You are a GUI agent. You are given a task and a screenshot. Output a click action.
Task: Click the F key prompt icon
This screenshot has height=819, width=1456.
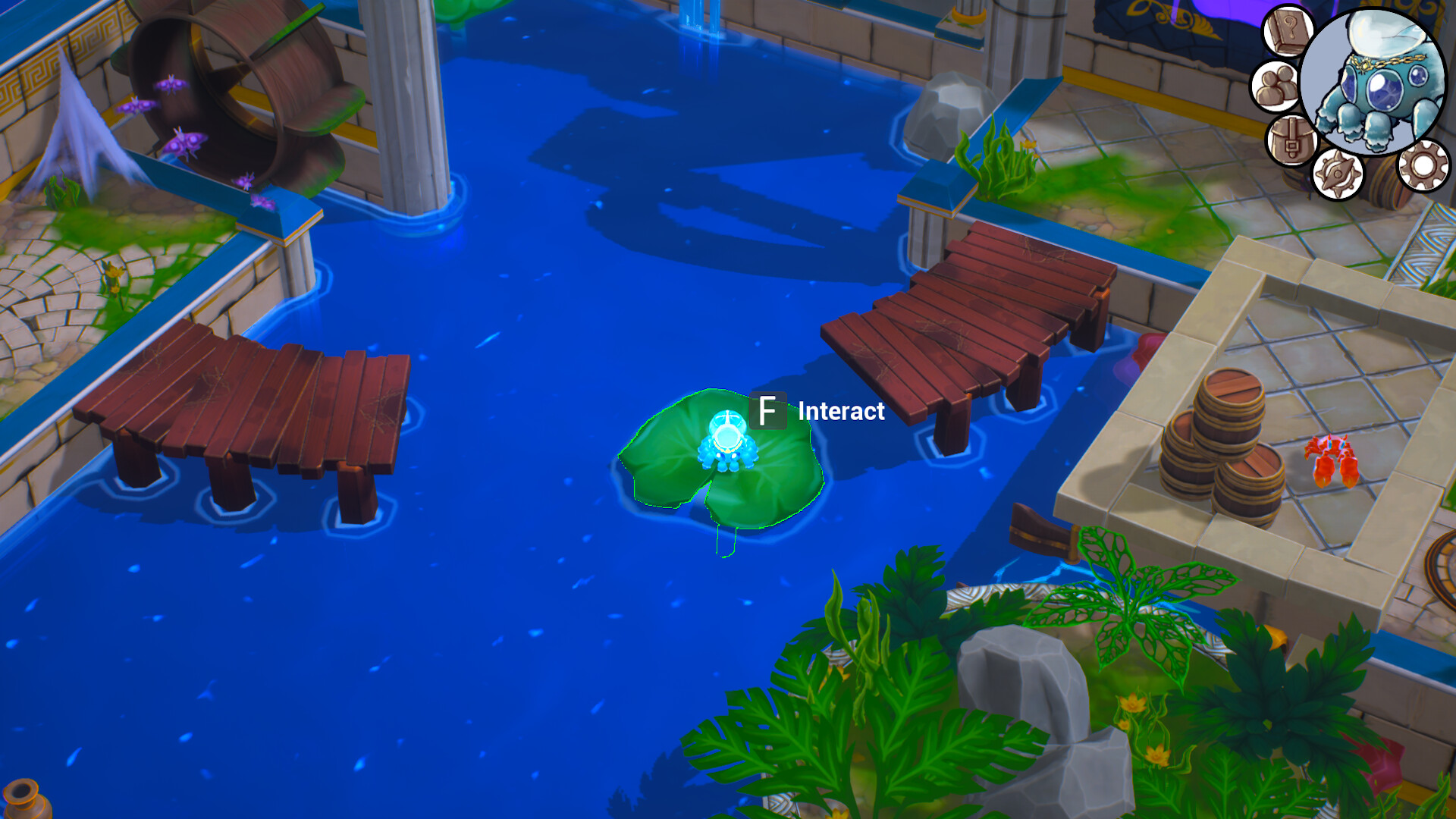point(767,412)
